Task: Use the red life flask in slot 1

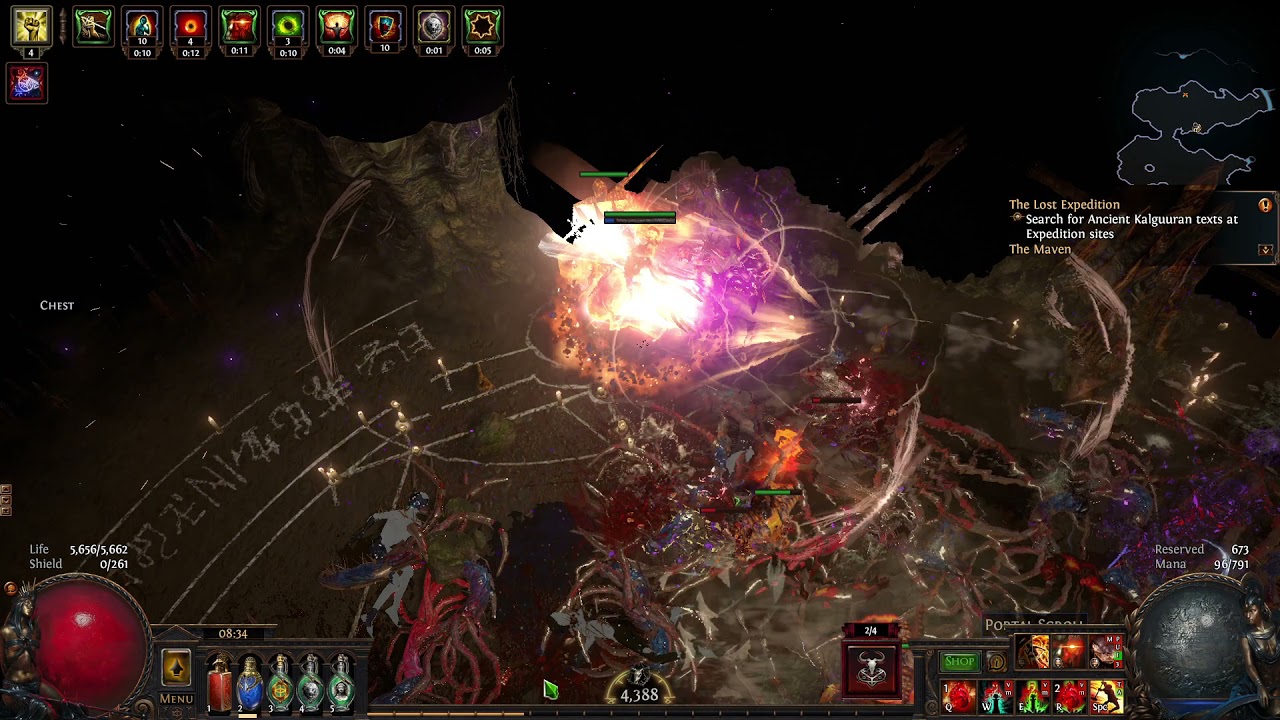Action: [x=219, y=684]
